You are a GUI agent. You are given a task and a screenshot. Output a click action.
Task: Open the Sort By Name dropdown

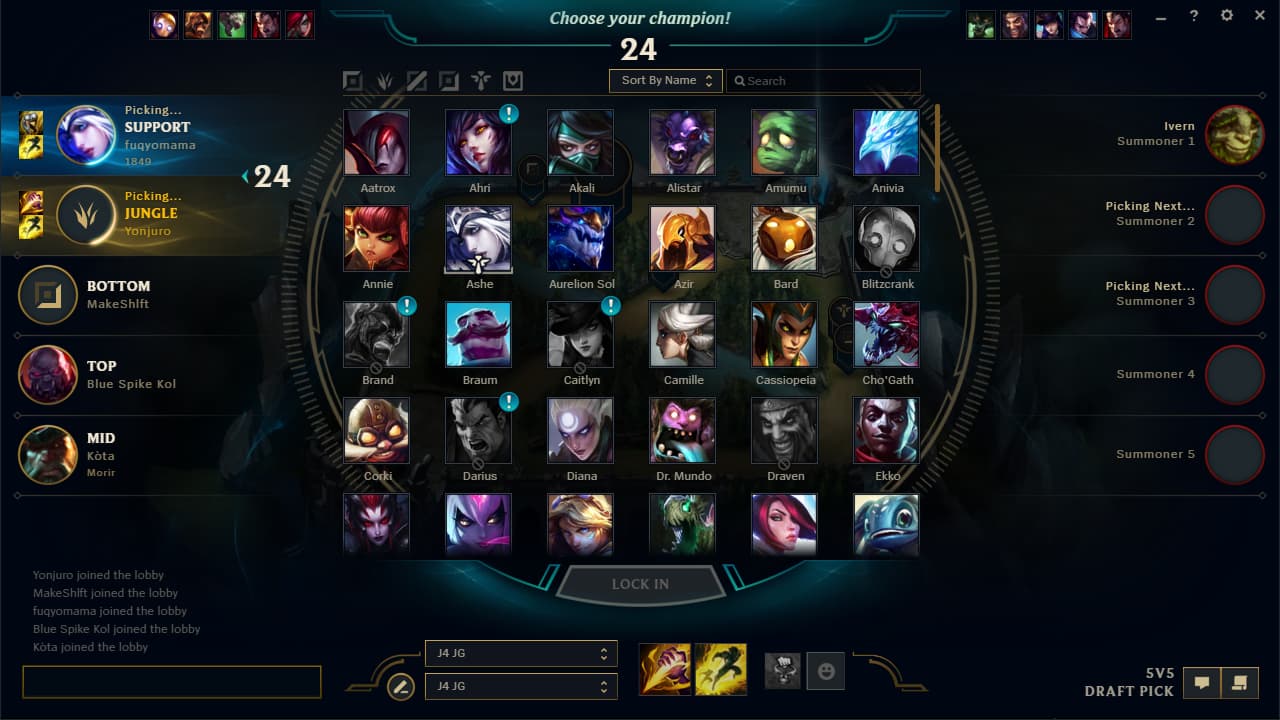click(x=665, y=80)
